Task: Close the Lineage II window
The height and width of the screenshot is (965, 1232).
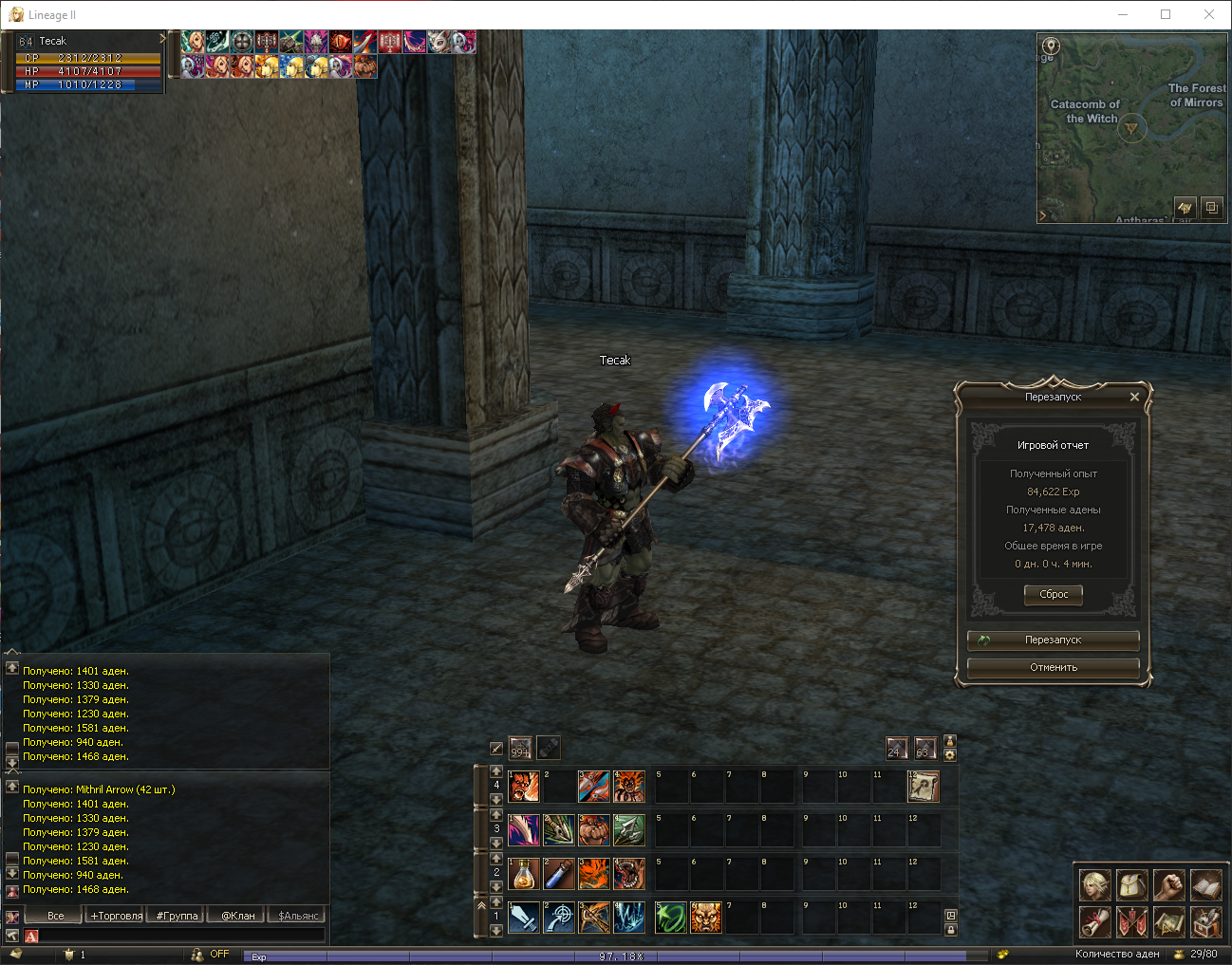Action: click(x=1208, y=14)
